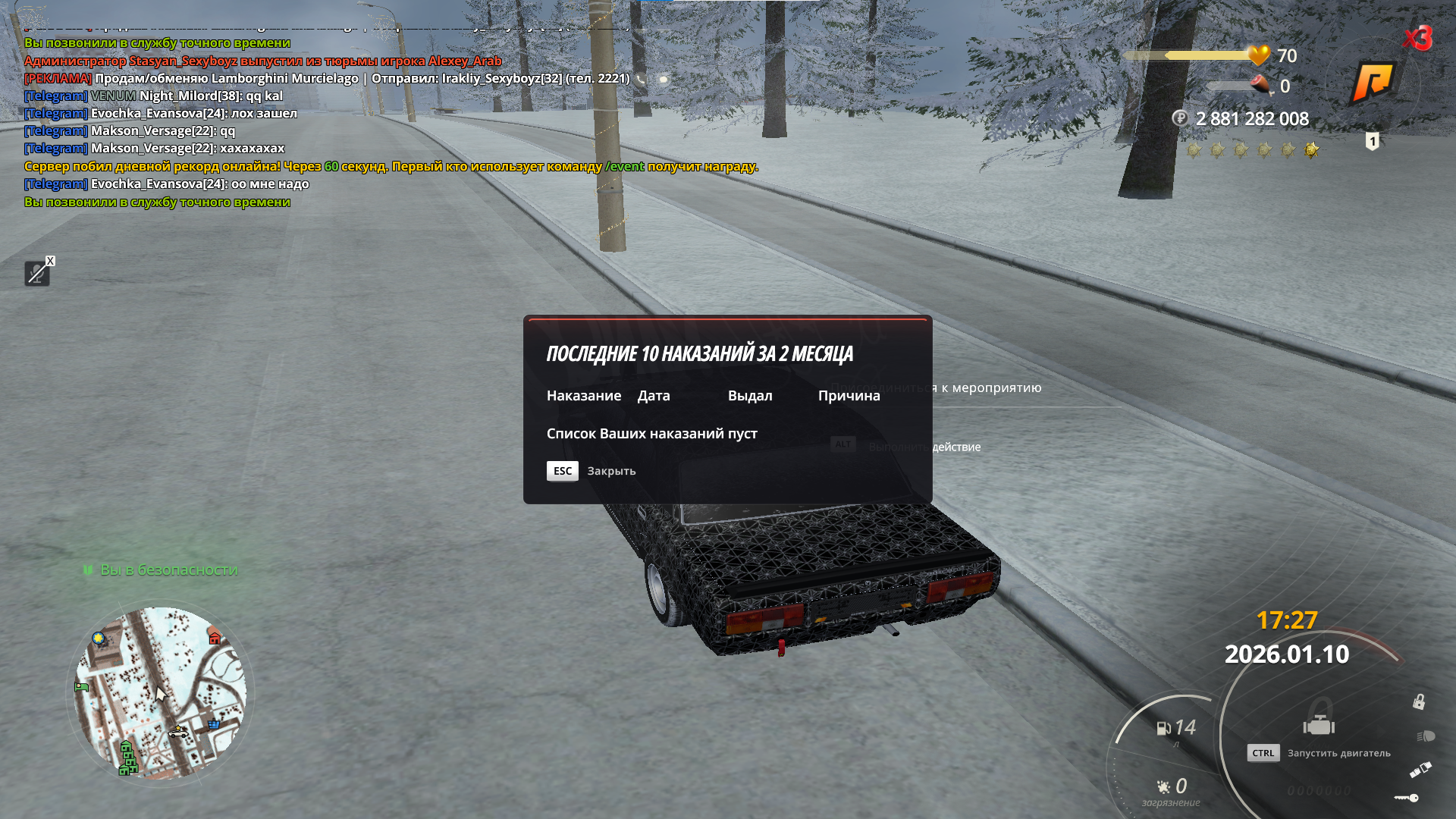Select the green building cluster on minimap
The image size is (1456, 819).
(x=127, y=758)
